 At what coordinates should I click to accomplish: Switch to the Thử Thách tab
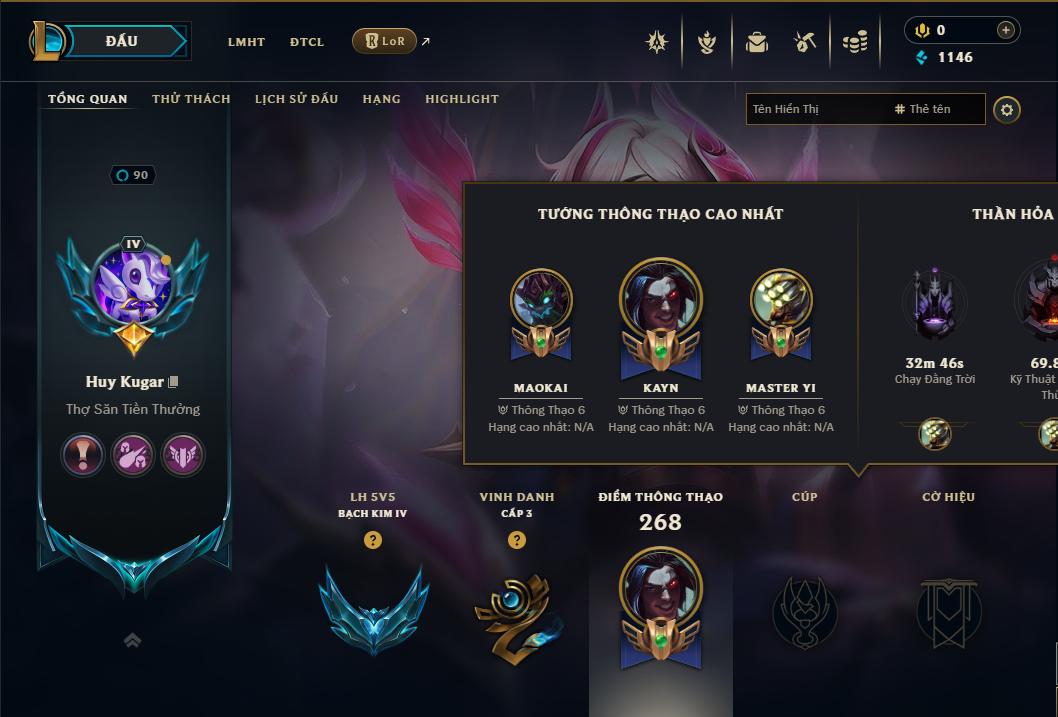tap(191, 99)
